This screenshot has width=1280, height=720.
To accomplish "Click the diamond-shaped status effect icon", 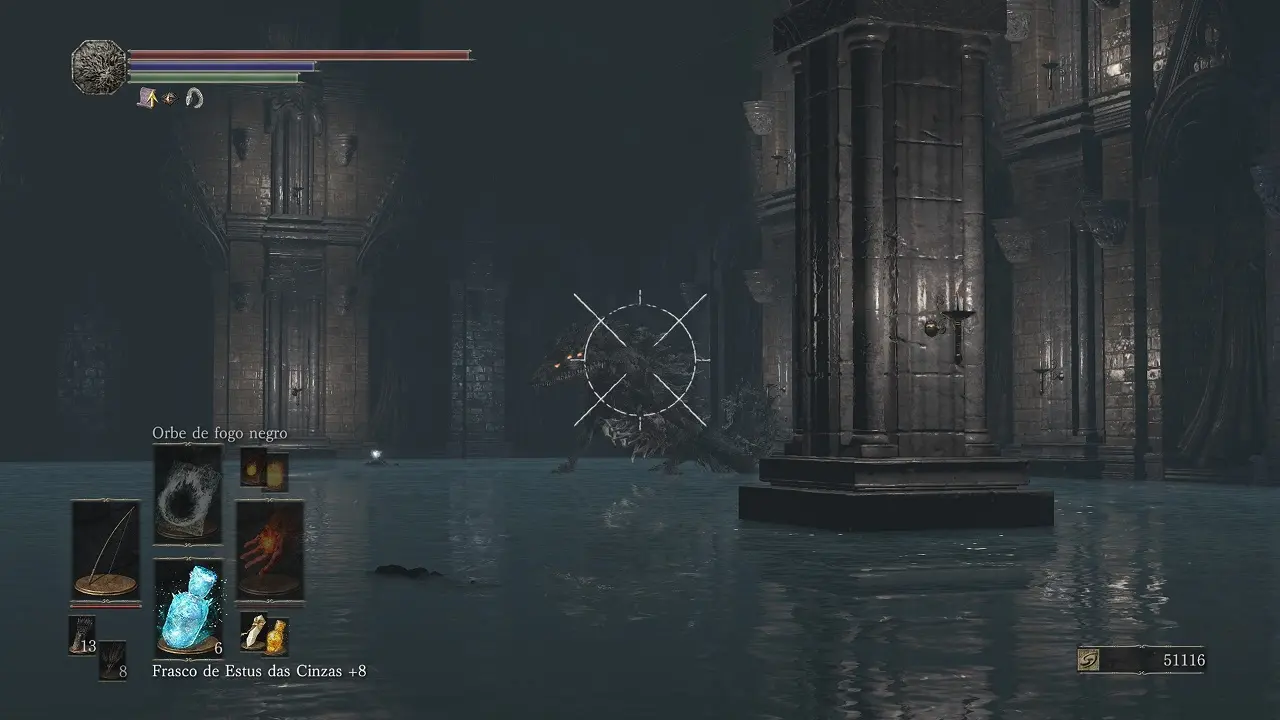I will (x=170, y=98).
